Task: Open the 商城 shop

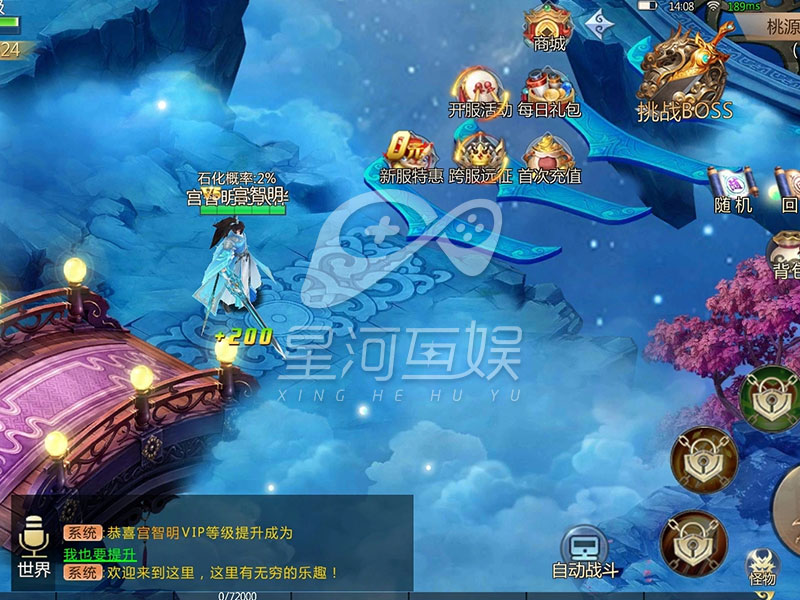Action: pyautogui.click(x=550, y=27)
